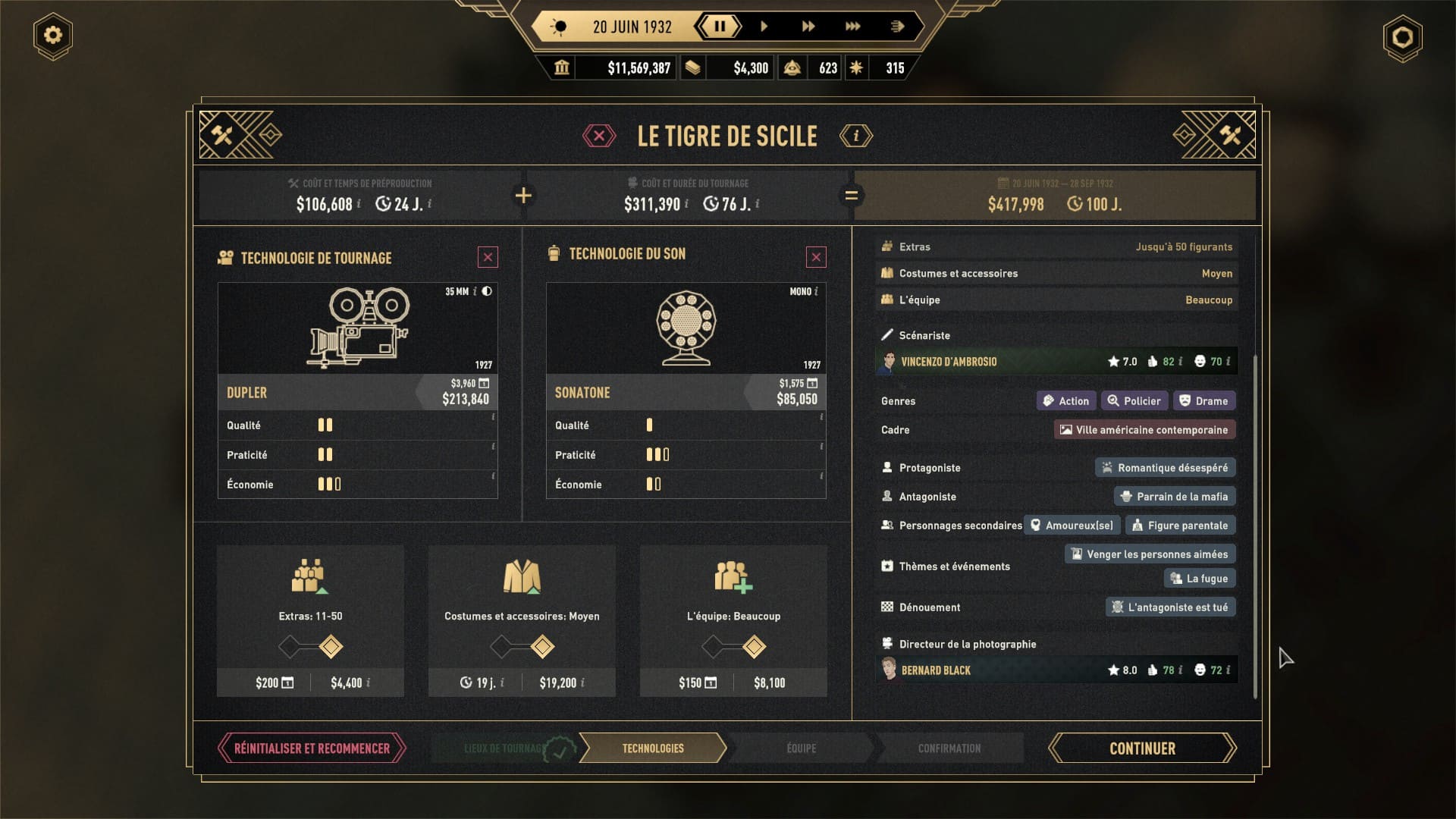Viewport: 1456px width, 819px height.
Task: Adjust the Extras 11-50 slider
Action: click(x=331, y=647)
